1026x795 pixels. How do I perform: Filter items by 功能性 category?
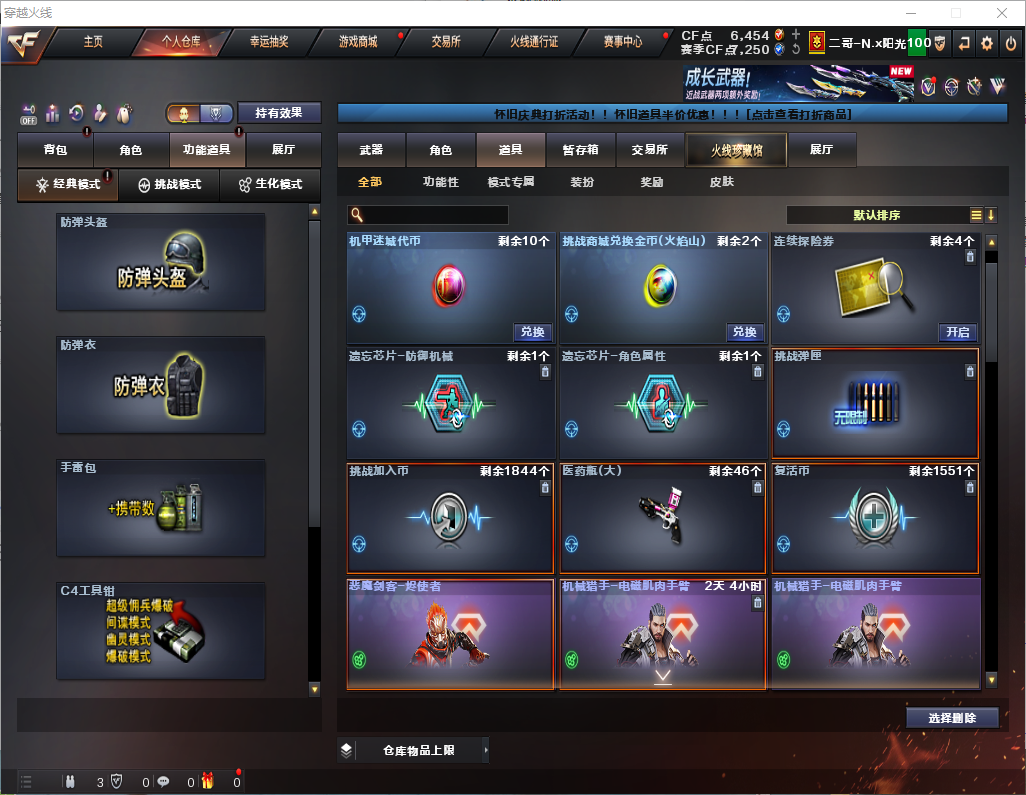pos(440,182)
